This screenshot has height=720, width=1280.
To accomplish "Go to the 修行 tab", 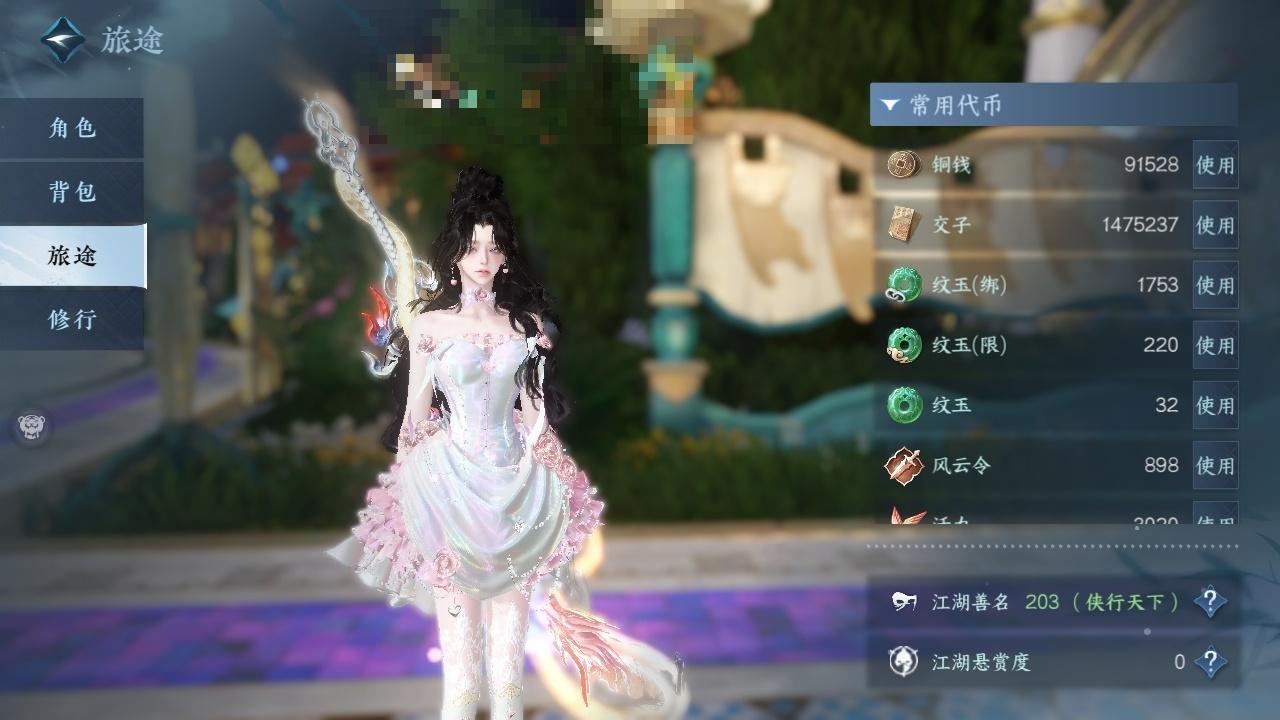I will click(72, 320).
